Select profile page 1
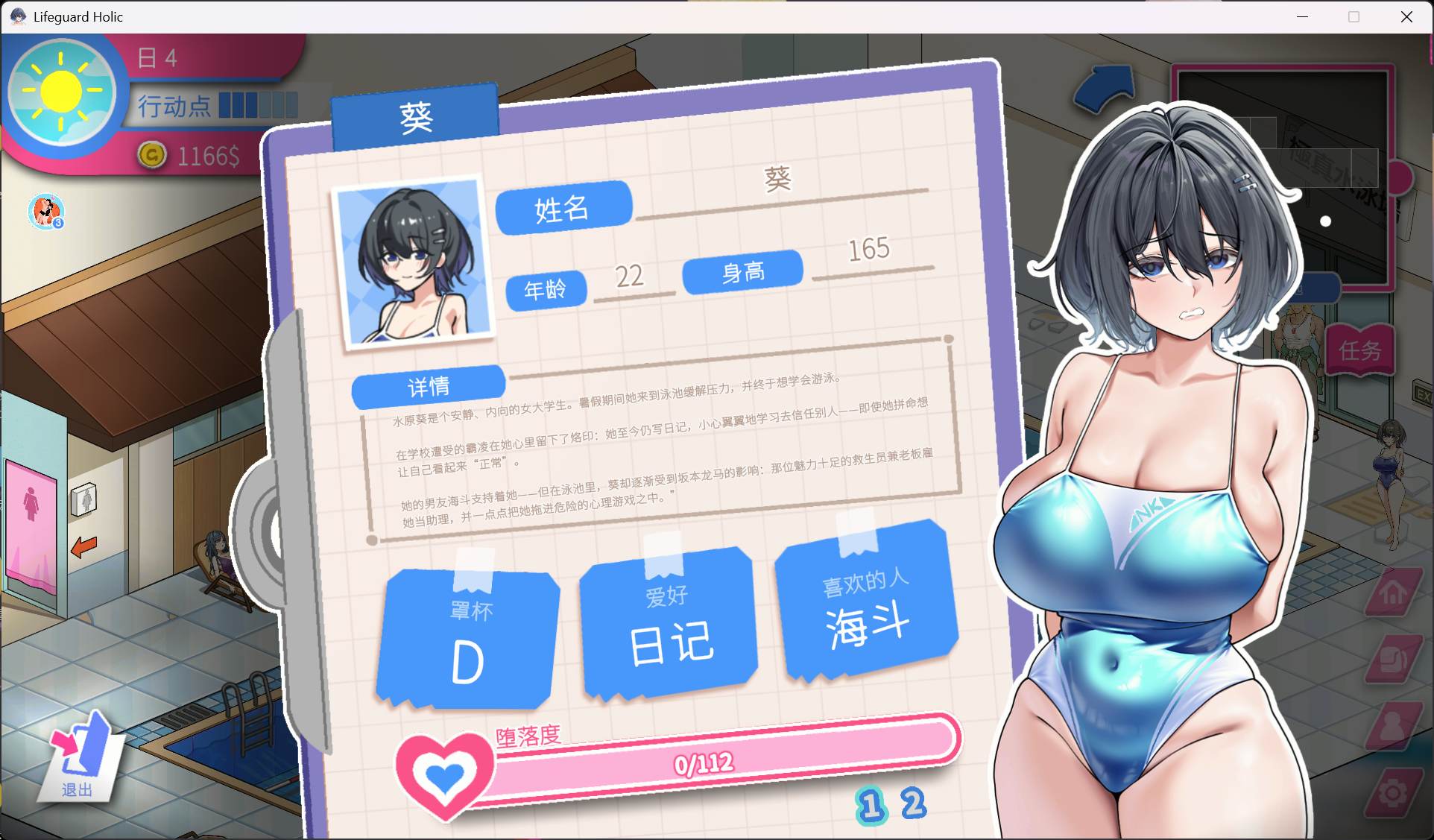This screenshot has width=1434, height=840. tap(871, 806)
